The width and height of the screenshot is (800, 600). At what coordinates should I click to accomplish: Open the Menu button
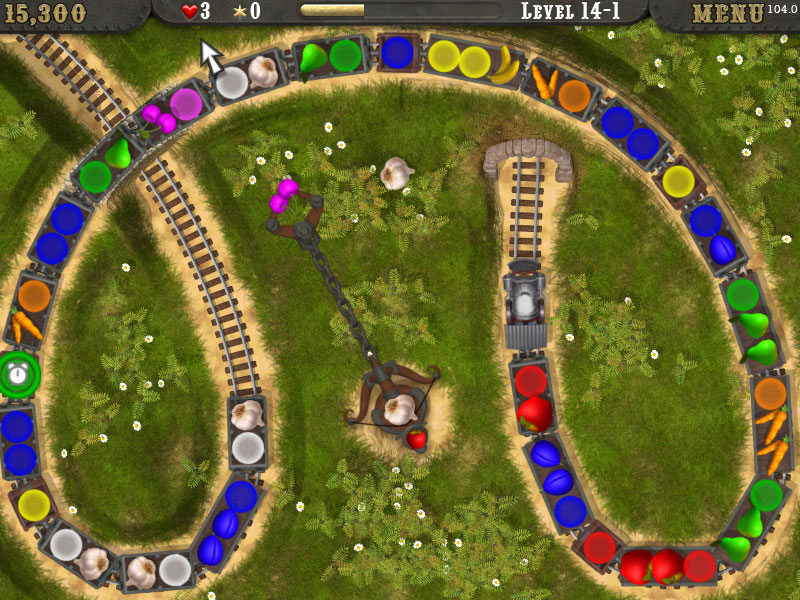point(728,14)
